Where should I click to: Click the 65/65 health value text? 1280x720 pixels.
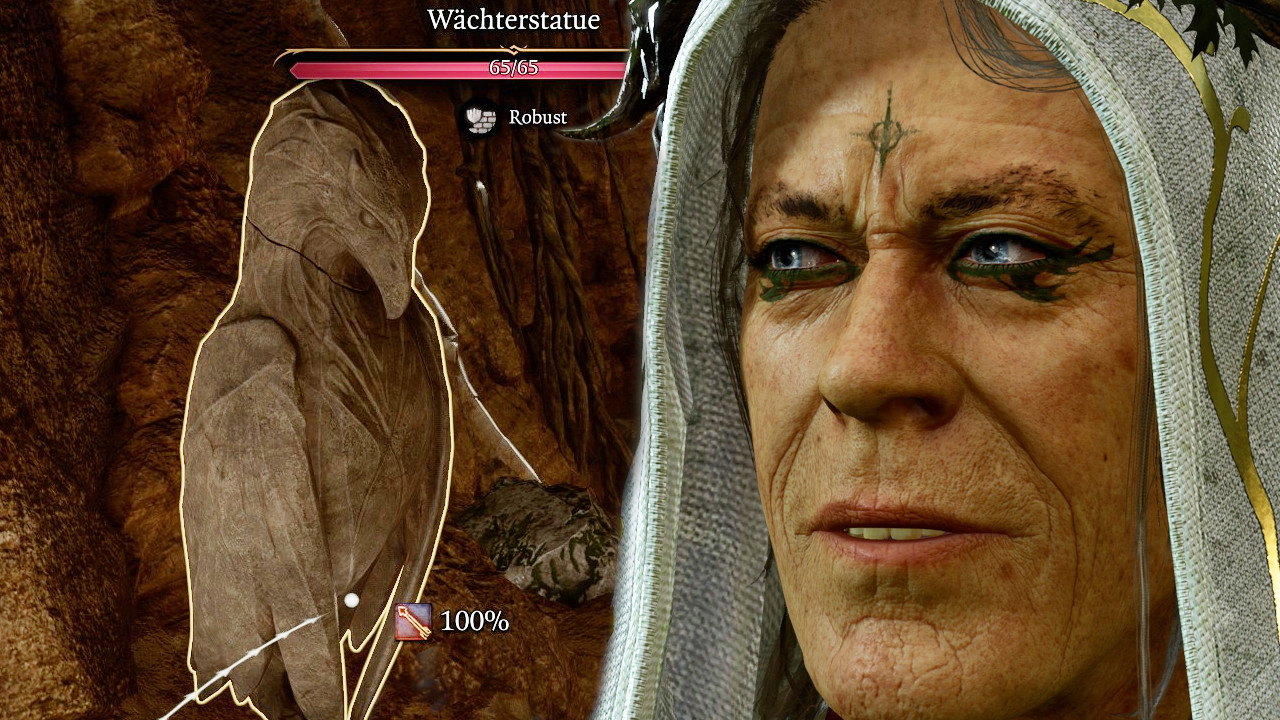coord(512,68)
